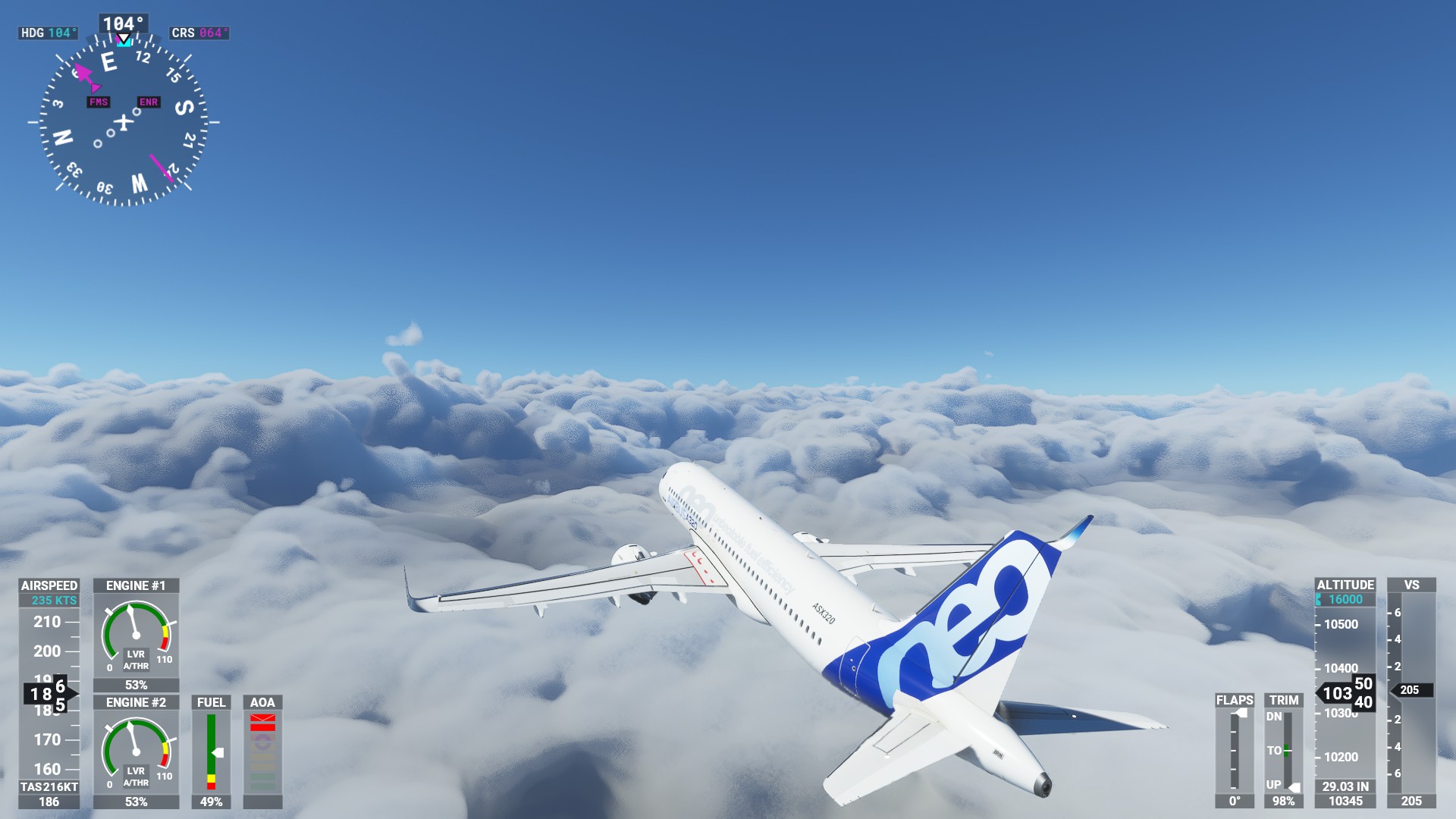Click the 29.03 IN barometer setting
This screenshot has width=1456, height=819.
[1345, 786]
